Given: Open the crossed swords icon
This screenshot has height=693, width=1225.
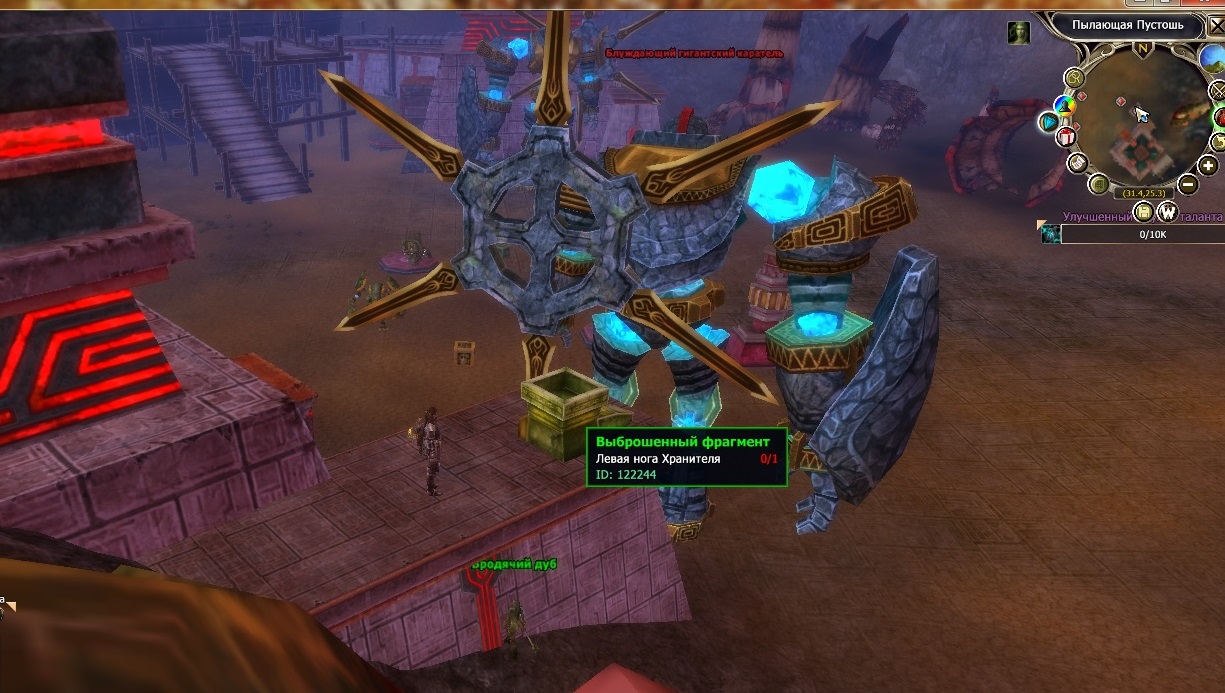Looking at the screenshot, I should (x=1217, y=91).
